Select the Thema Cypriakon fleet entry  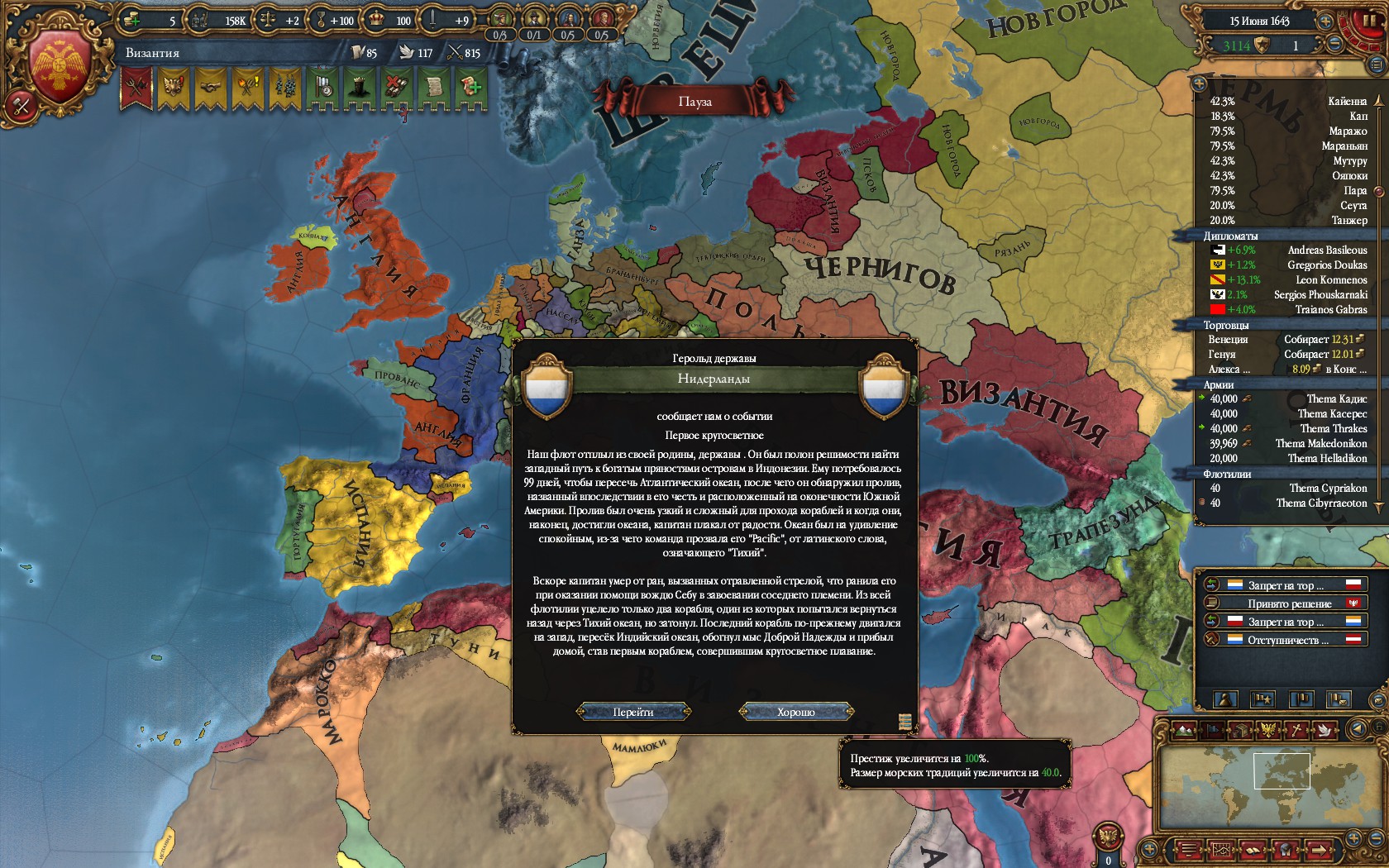1328,488
